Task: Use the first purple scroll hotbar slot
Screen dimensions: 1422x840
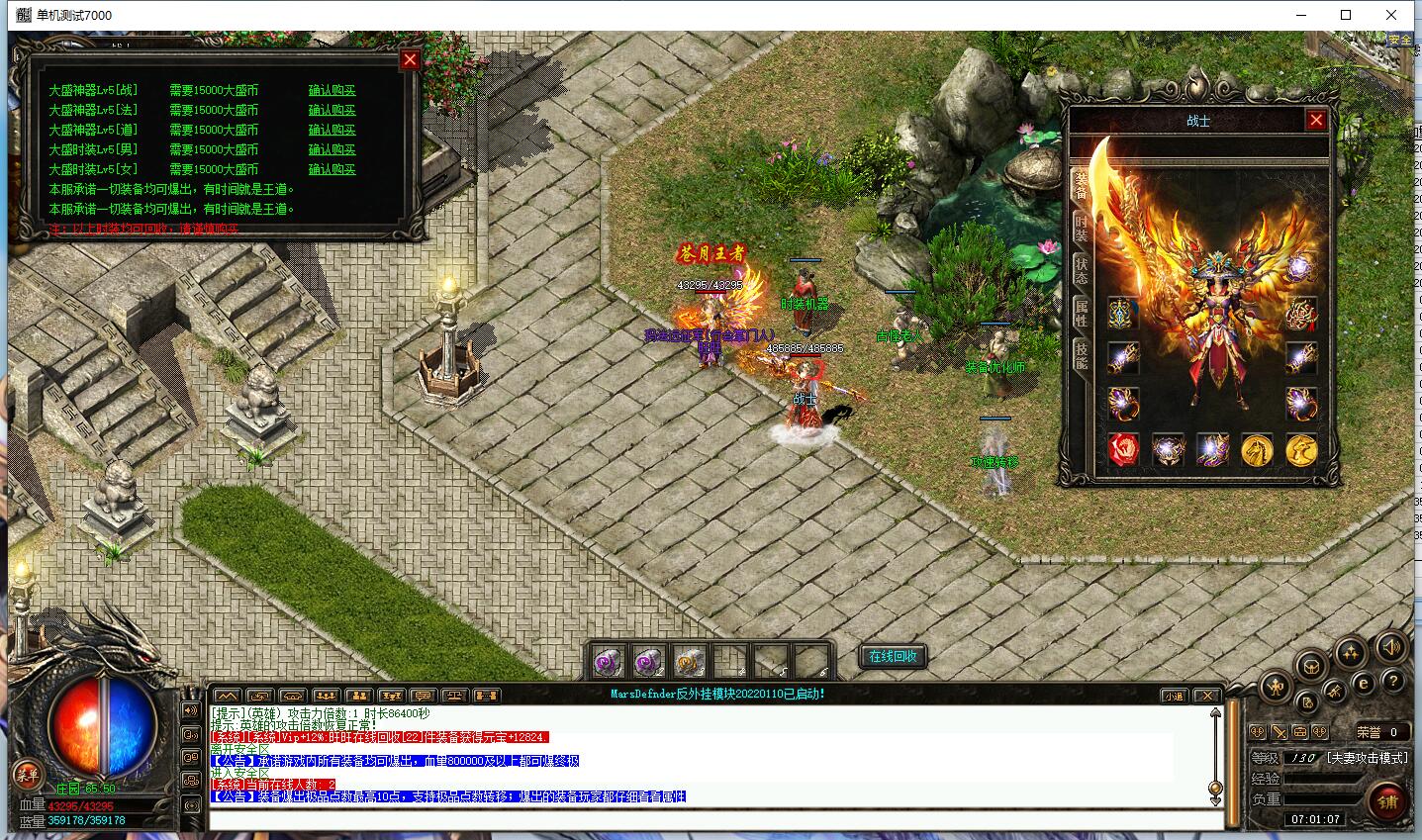Action: click(608, 660)
